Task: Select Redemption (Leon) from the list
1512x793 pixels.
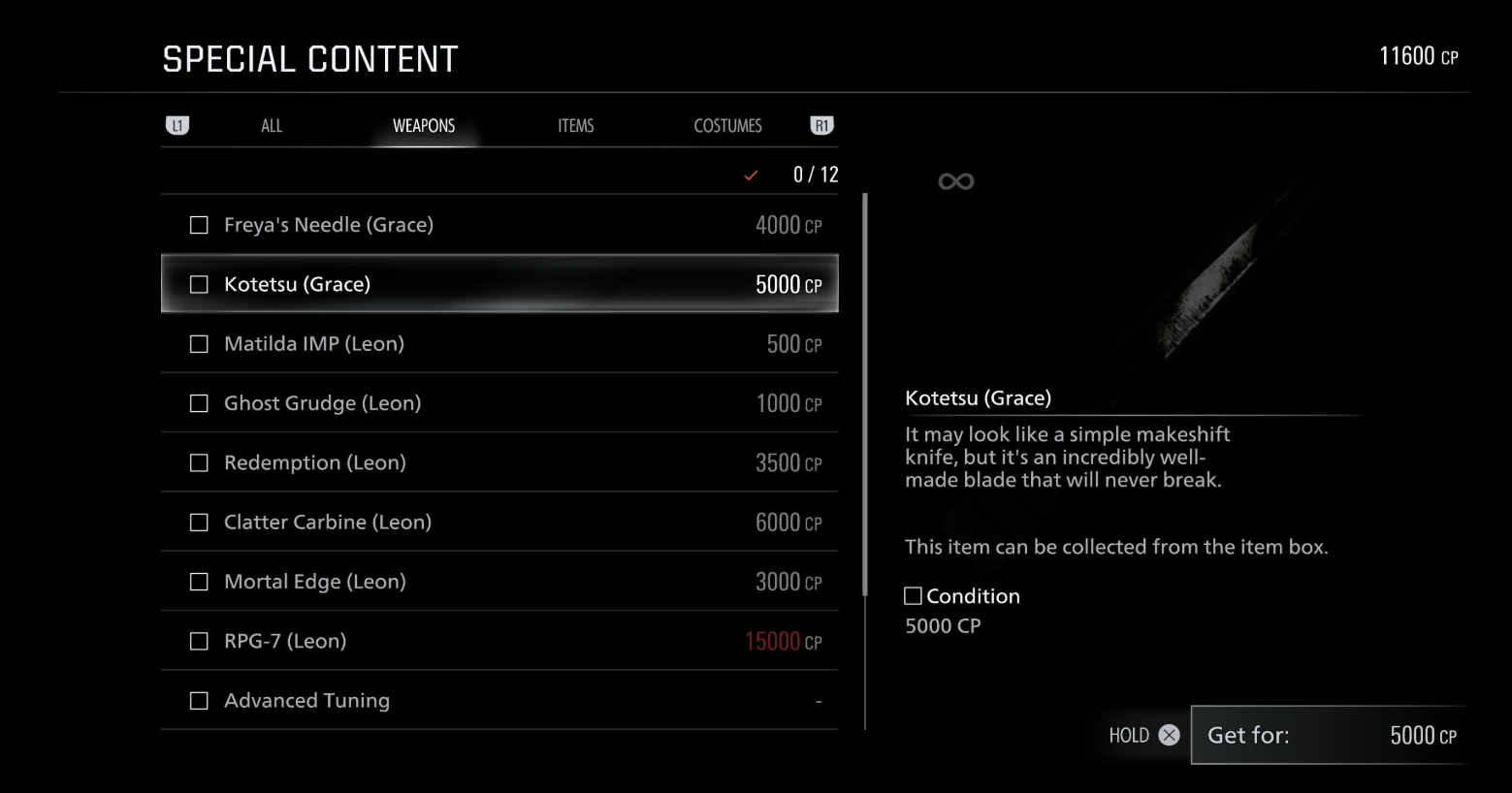Action: point(499,462)
